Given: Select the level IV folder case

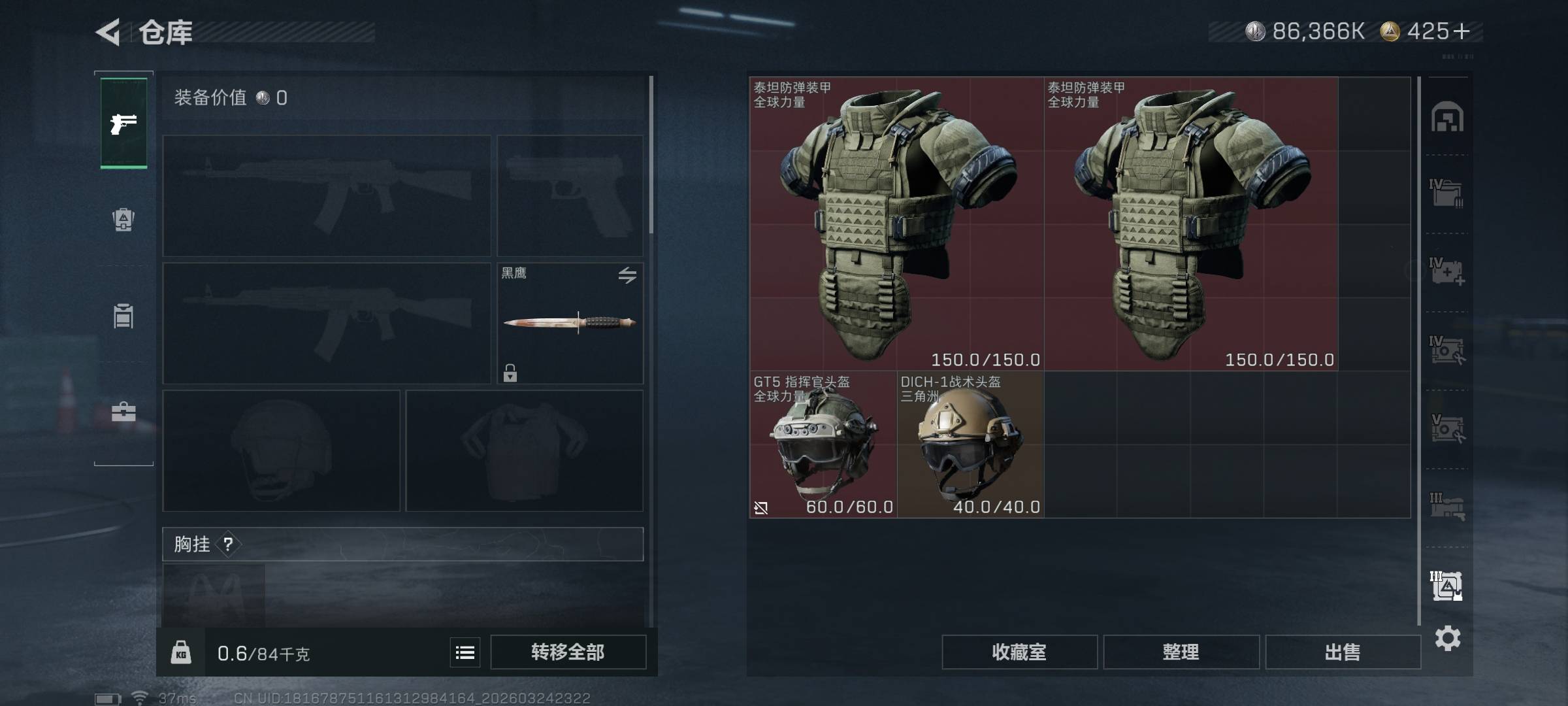Looking at the screenshot, I should [1447, 193].
